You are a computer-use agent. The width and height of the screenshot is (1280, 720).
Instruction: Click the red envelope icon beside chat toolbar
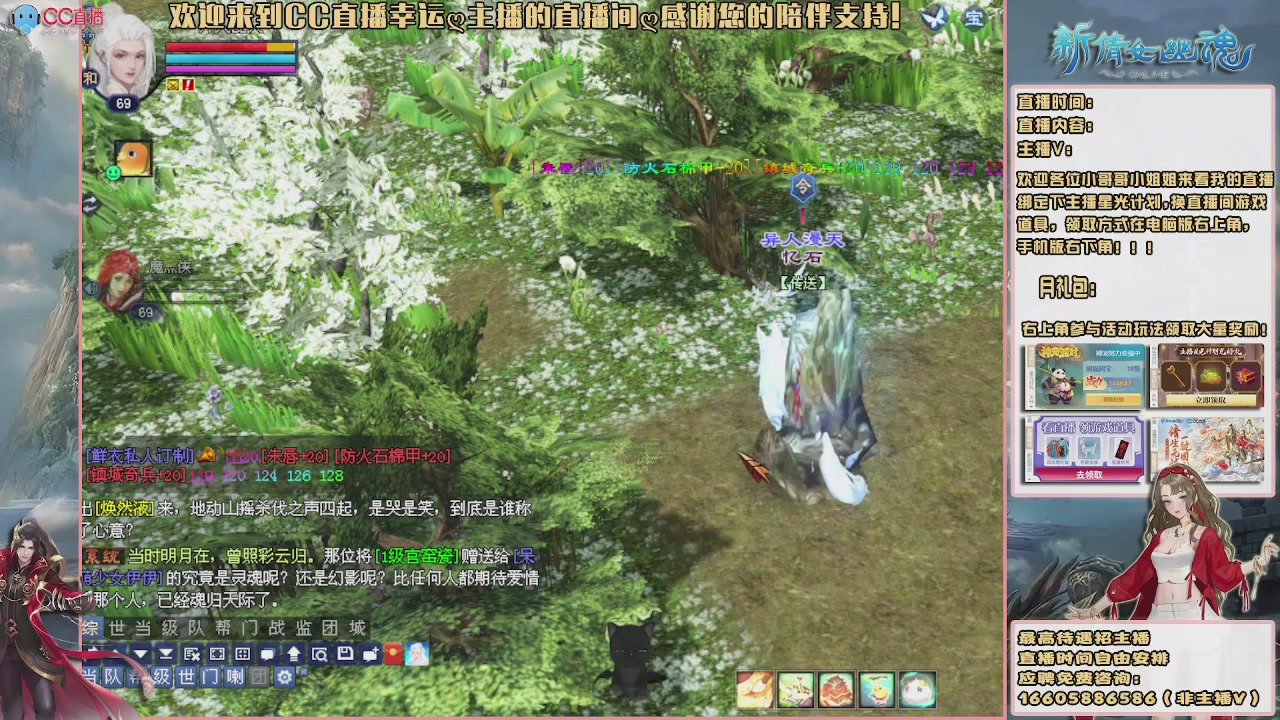coord(393,653)
